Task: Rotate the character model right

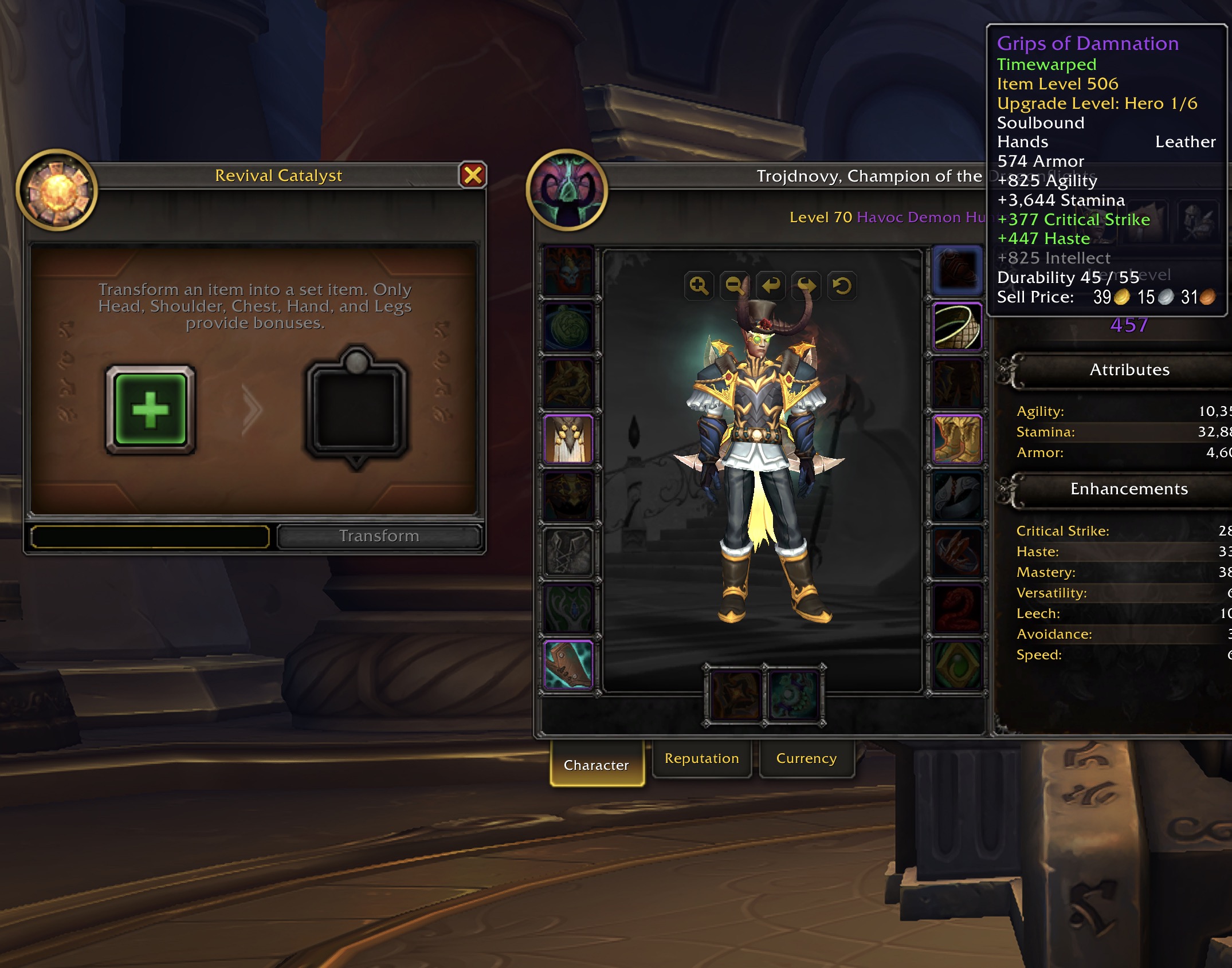Action: click(x=806, y=285)
